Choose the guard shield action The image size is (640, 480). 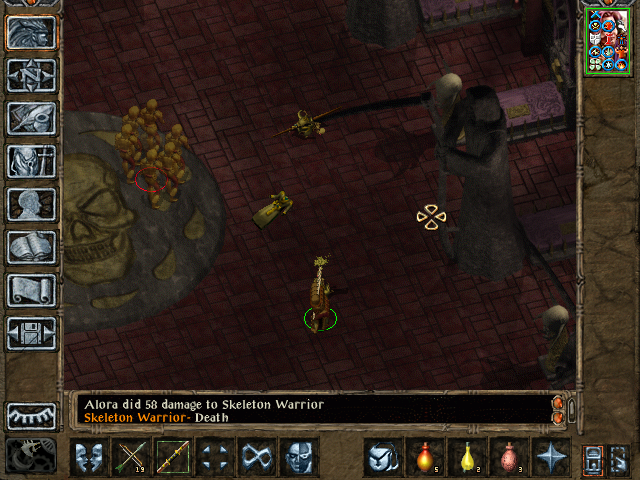(x=90, y=458)
